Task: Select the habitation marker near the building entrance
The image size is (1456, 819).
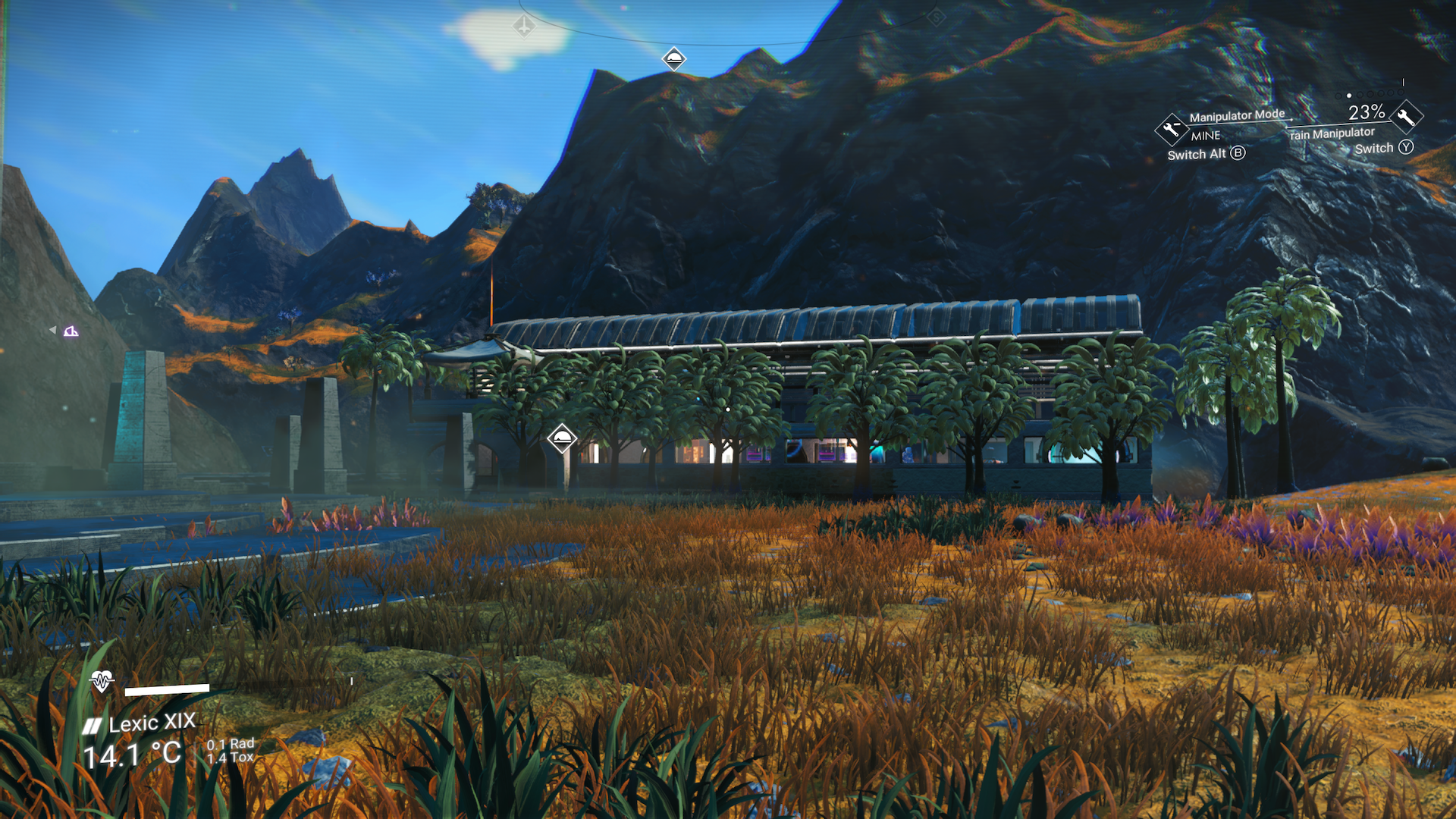Action: [x=561, y=438]
